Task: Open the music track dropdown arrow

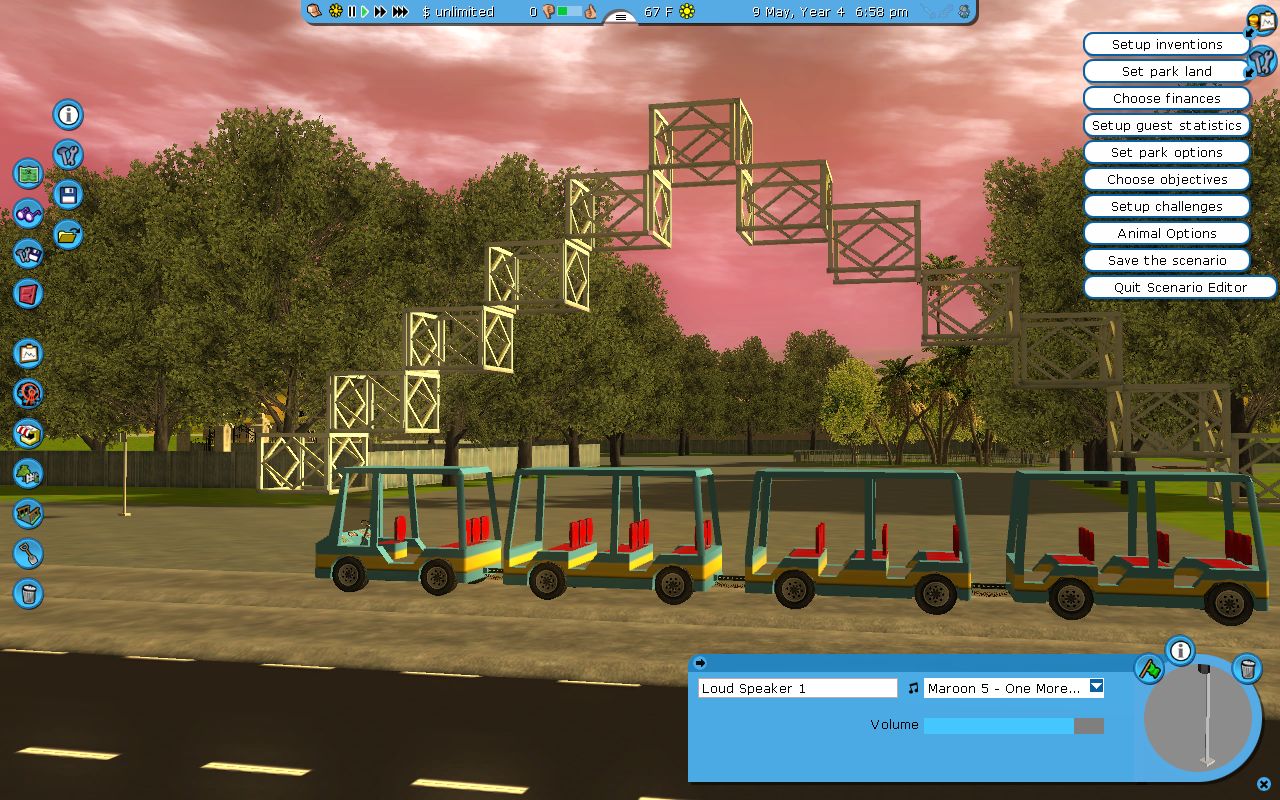Action: click(x=1097, y=687)
